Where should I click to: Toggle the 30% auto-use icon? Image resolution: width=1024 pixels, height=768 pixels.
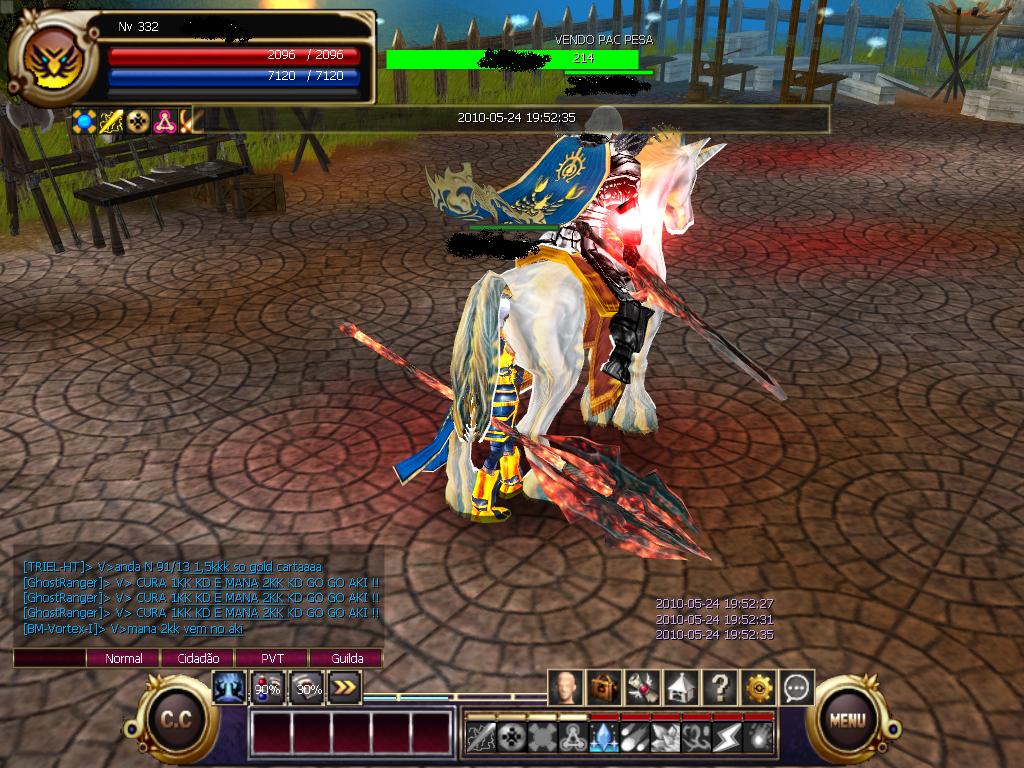307,688
